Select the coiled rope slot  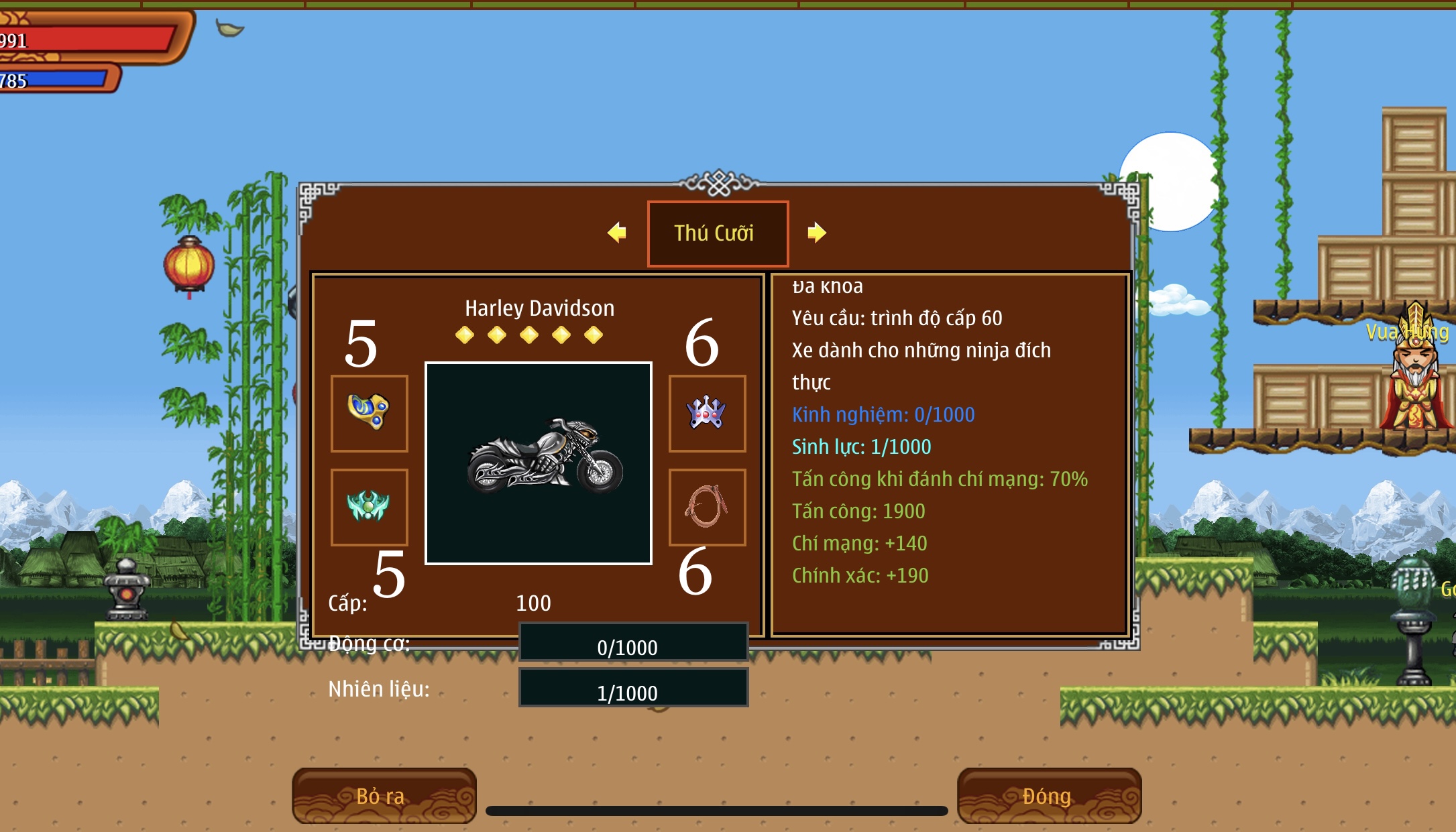tap(707, 507)
